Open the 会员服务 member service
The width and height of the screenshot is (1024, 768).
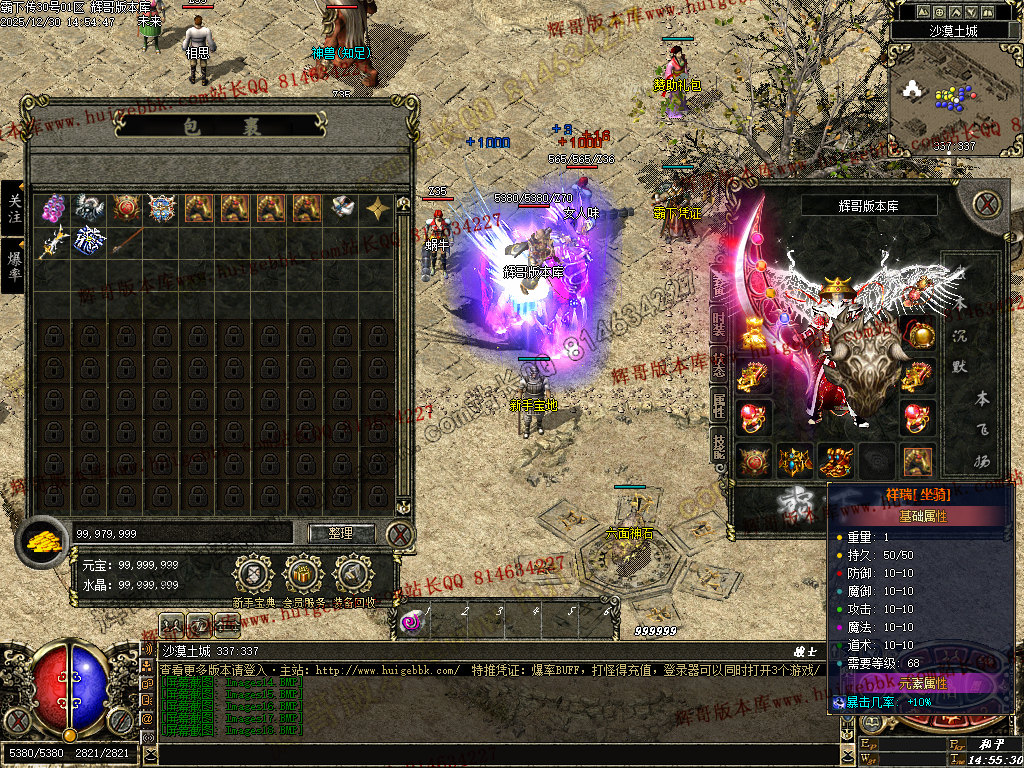pyautogui.click(x=303, y=575)
